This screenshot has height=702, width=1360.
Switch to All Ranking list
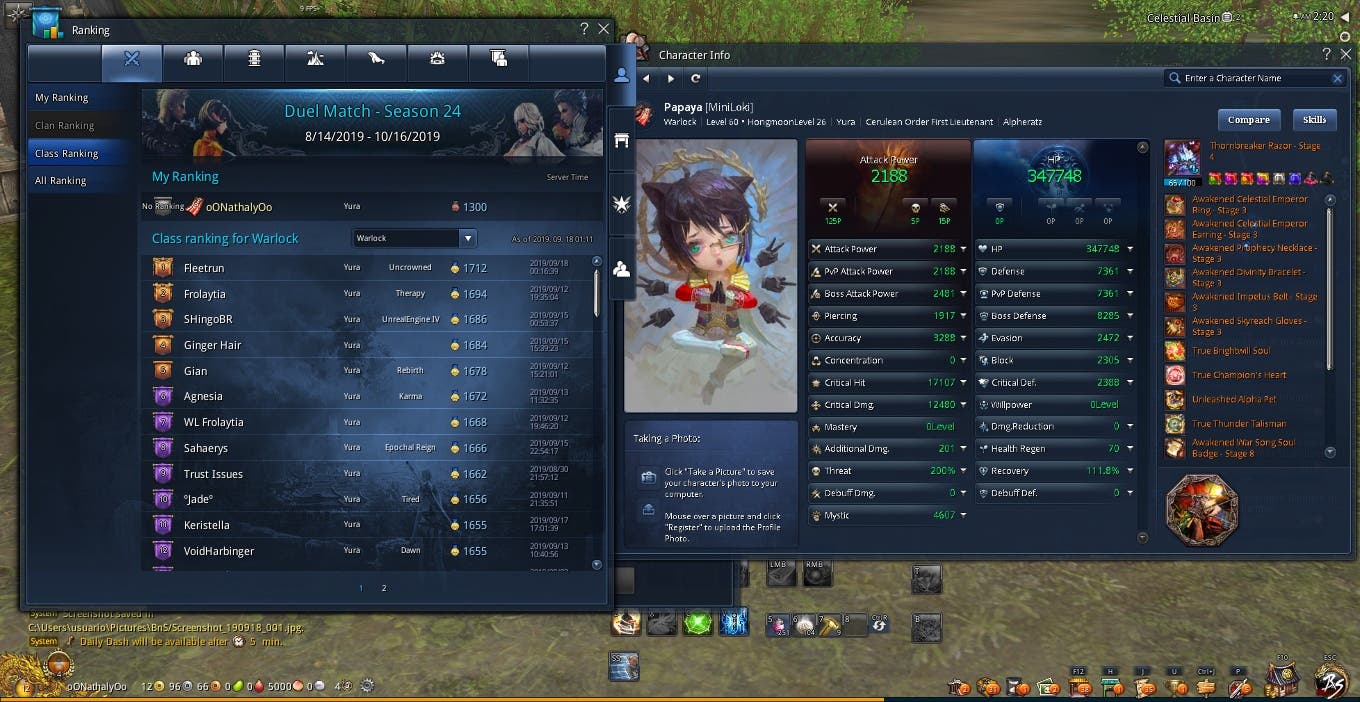tap(61, 181)
